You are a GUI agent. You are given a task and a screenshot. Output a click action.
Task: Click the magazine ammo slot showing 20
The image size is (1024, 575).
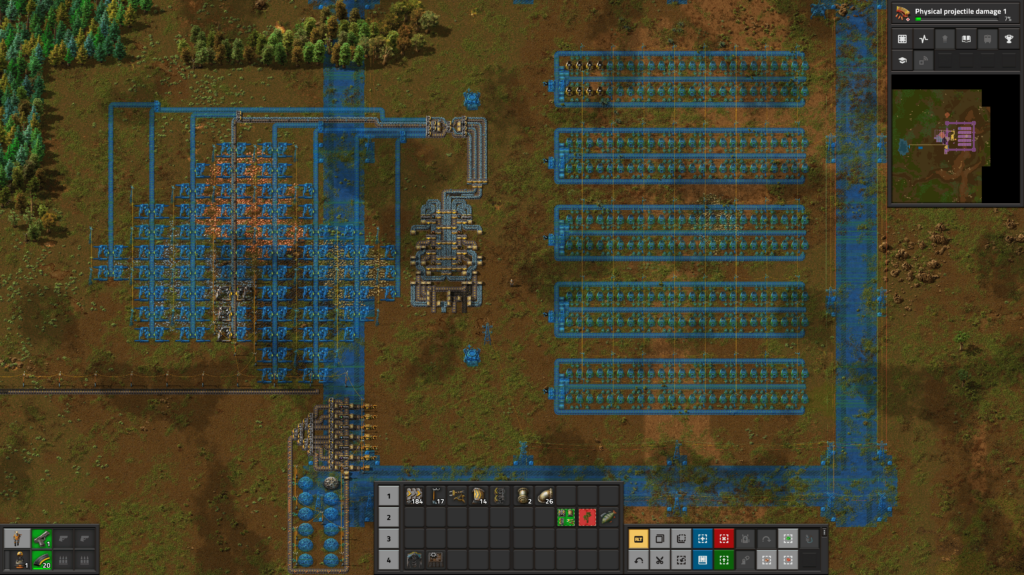[x=41, y=560]
